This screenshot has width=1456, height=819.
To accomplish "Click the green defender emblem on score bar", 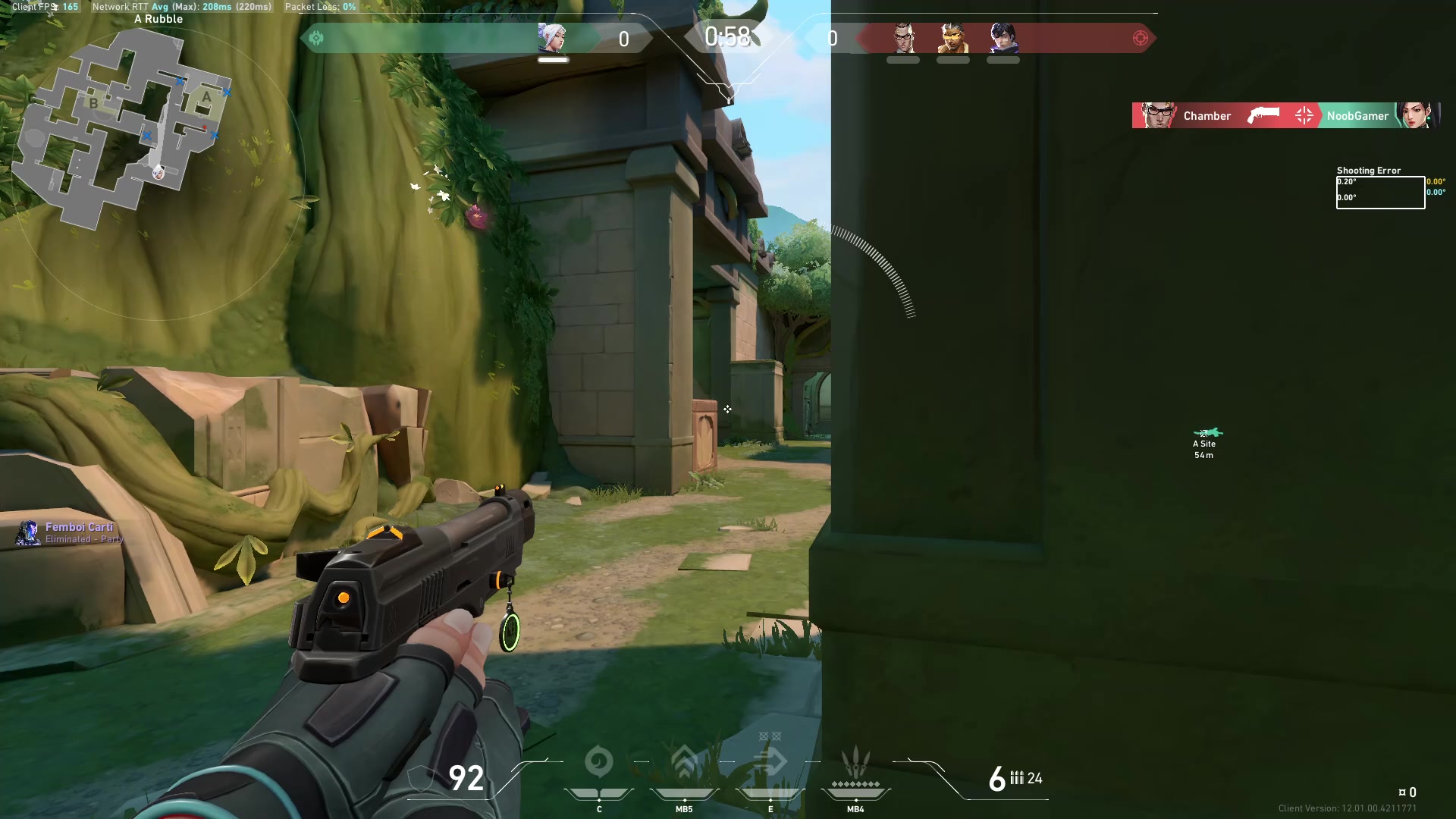I will pos(316,38).
